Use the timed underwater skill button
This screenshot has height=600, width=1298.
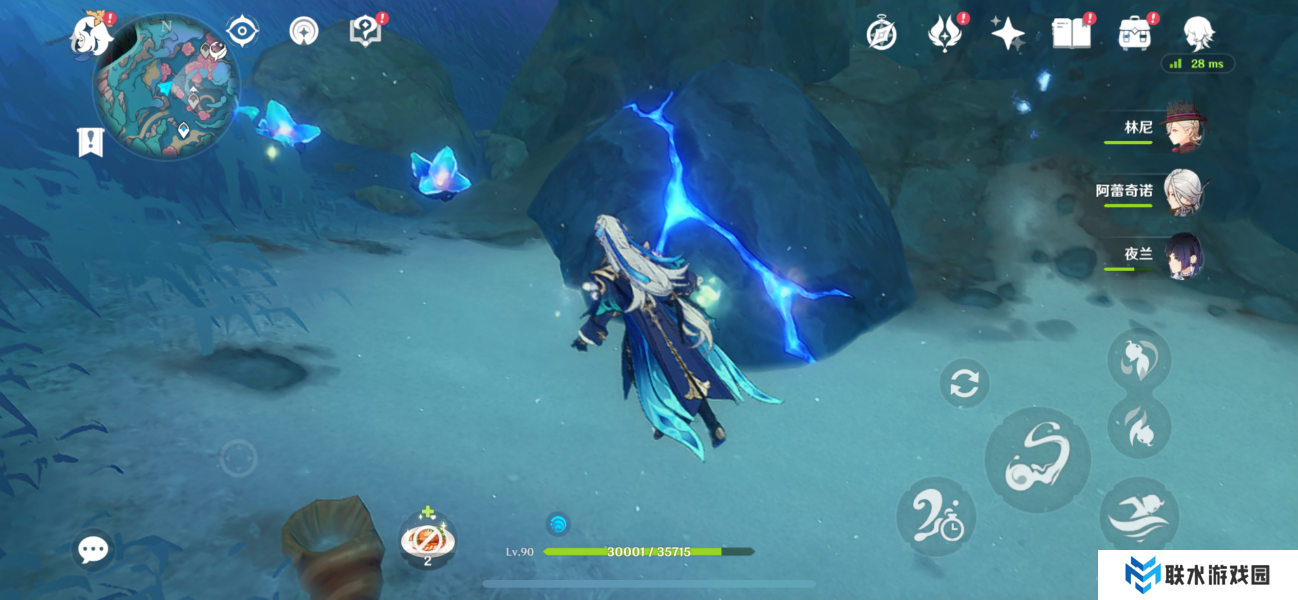[x=936, y=516]
